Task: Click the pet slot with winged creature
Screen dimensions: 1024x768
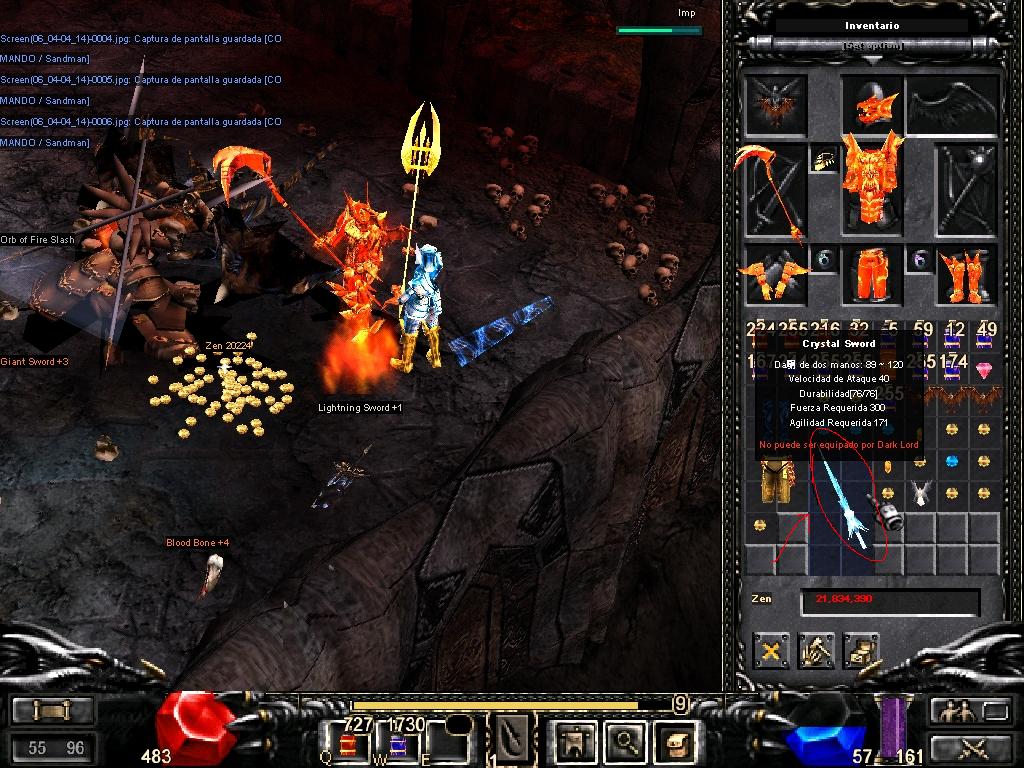Action: click(775, 103)
